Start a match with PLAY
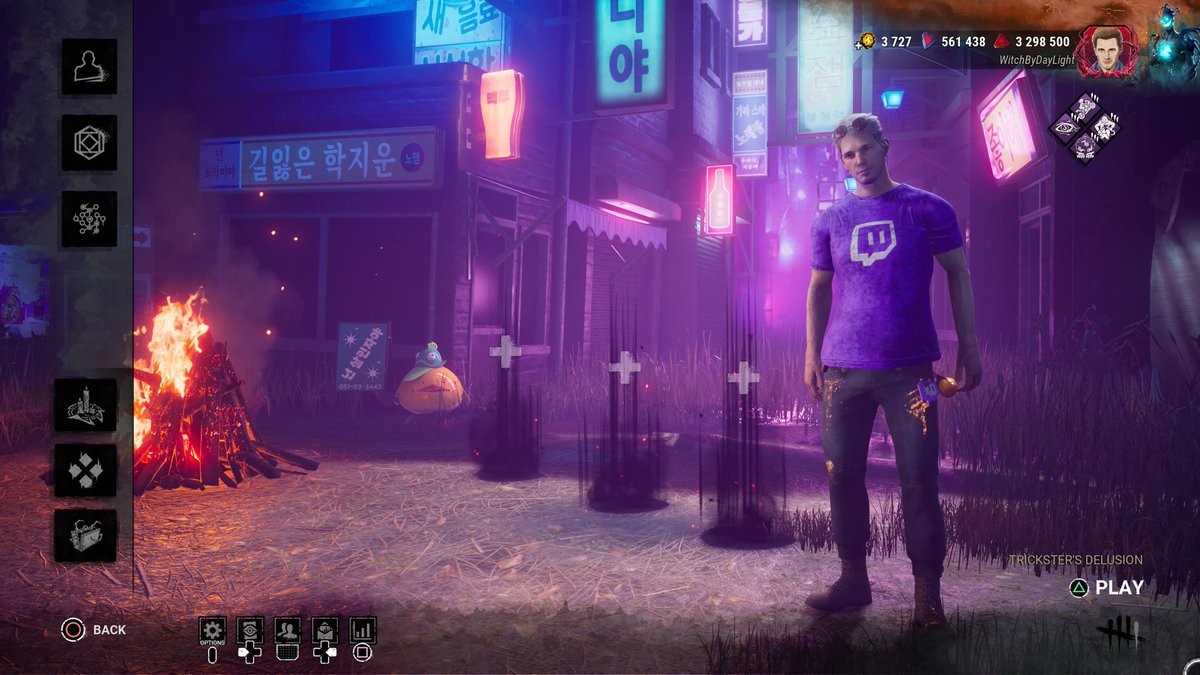This screenshot has width=1200, height=675. coord(1118,588)
